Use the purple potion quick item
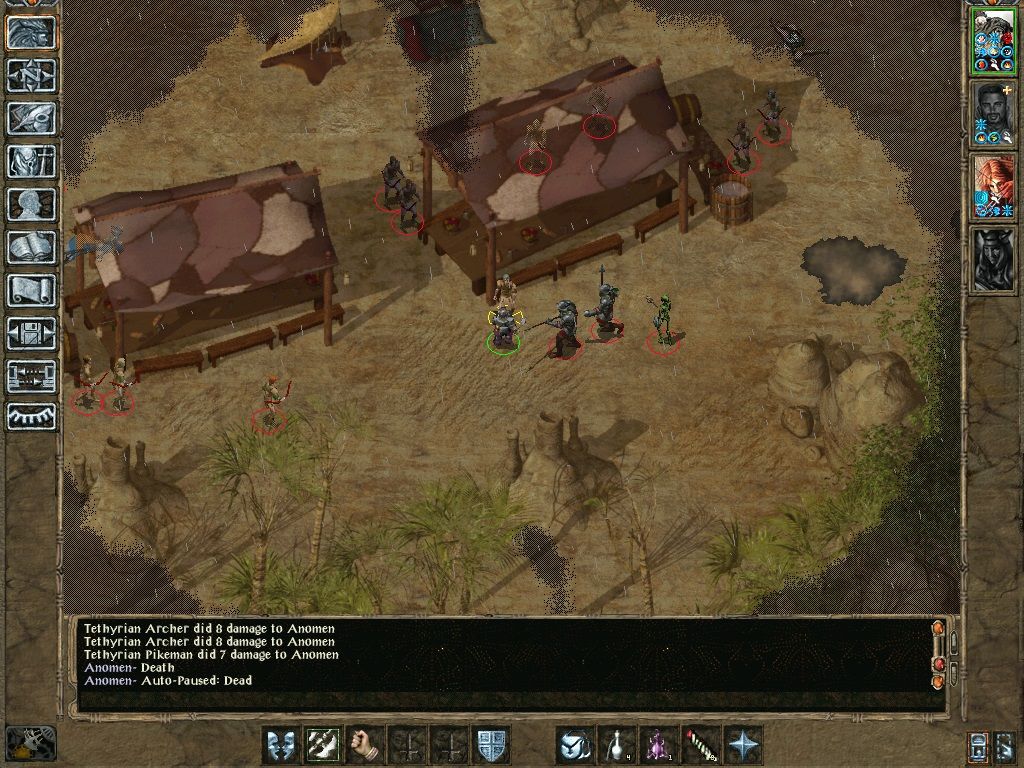Screen dimensions: 1024x768 pos(659,745)
